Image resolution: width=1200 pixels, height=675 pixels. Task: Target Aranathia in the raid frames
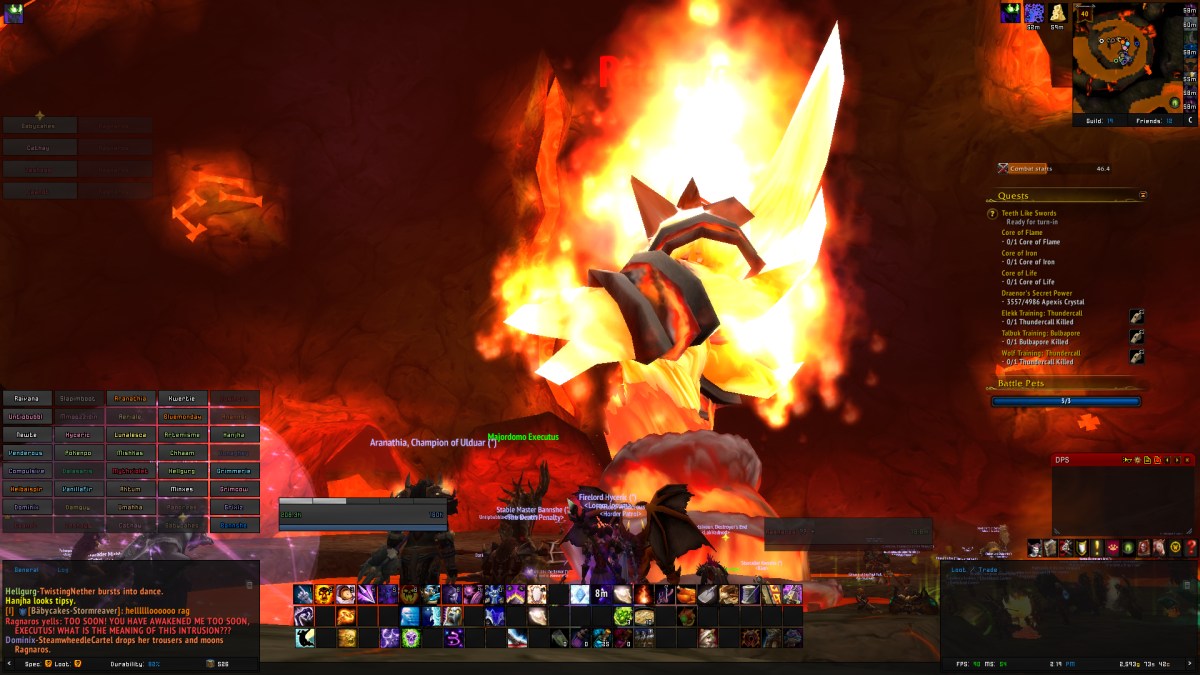pos(131,398)
